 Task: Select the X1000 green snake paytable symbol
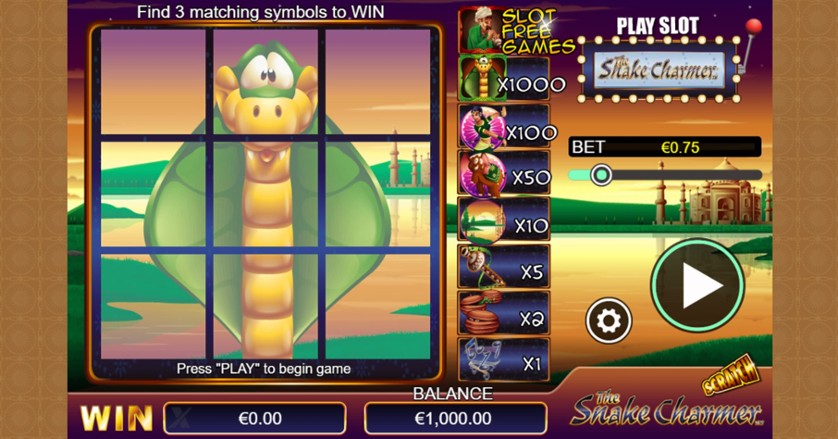click(x=476, y=78)
